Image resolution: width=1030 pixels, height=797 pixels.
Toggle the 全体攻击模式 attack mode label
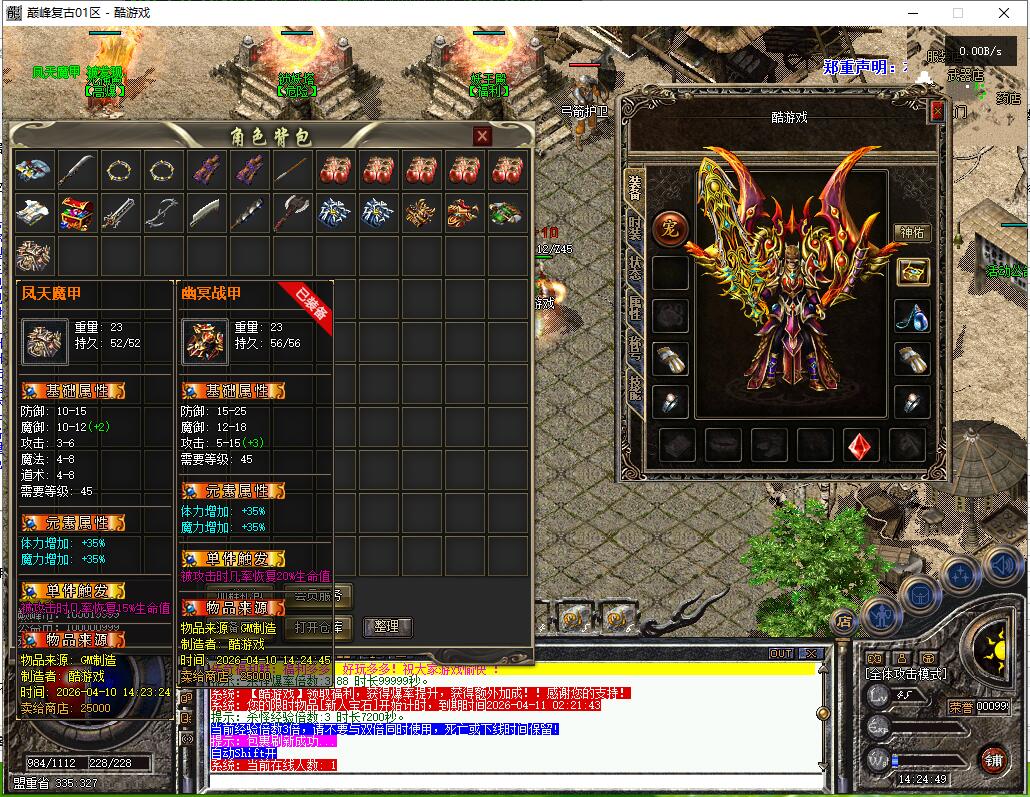[906, 675]
